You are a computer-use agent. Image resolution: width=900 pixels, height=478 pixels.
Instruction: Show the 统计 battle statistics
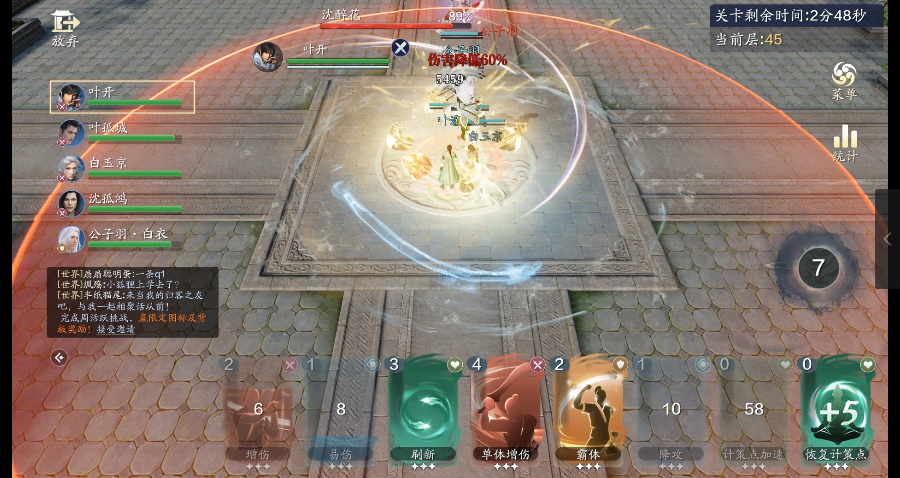(x=845, y=142)
